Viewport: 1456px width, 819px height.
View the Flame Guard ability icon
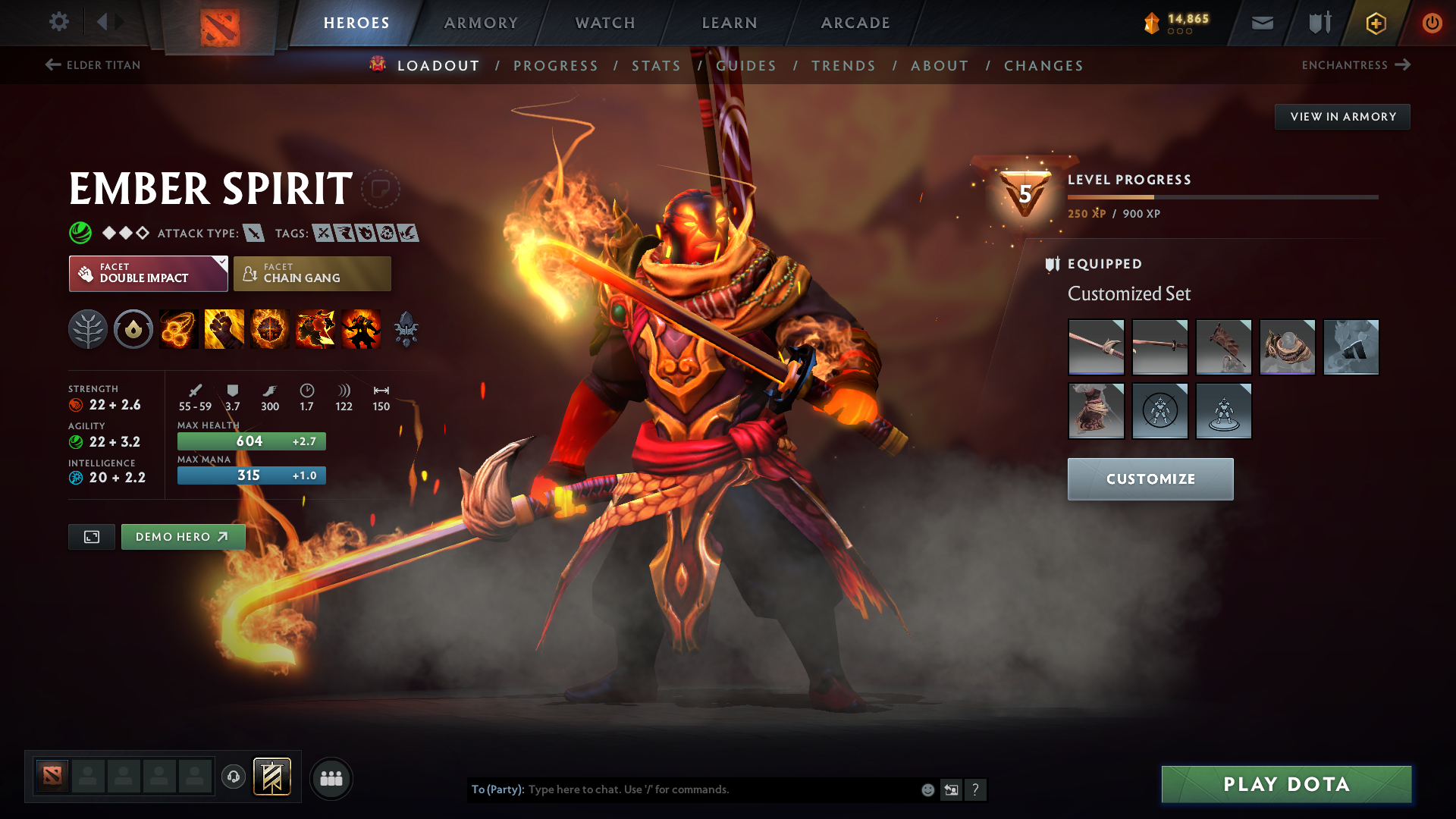tap(269, 328)
